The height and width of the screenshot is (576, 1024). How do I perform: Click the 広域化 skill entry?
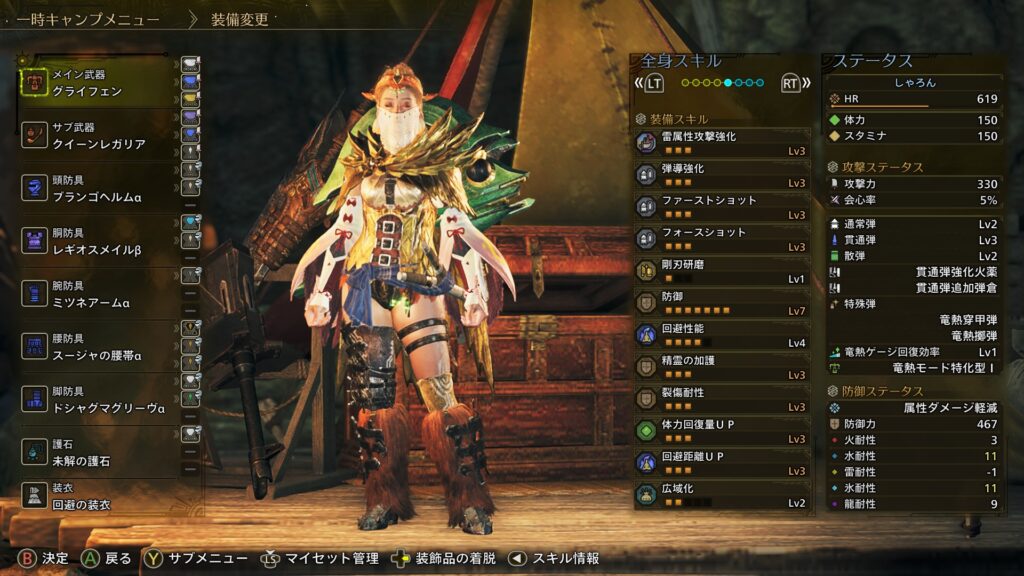pyautogui.click(x=722, y=495)
